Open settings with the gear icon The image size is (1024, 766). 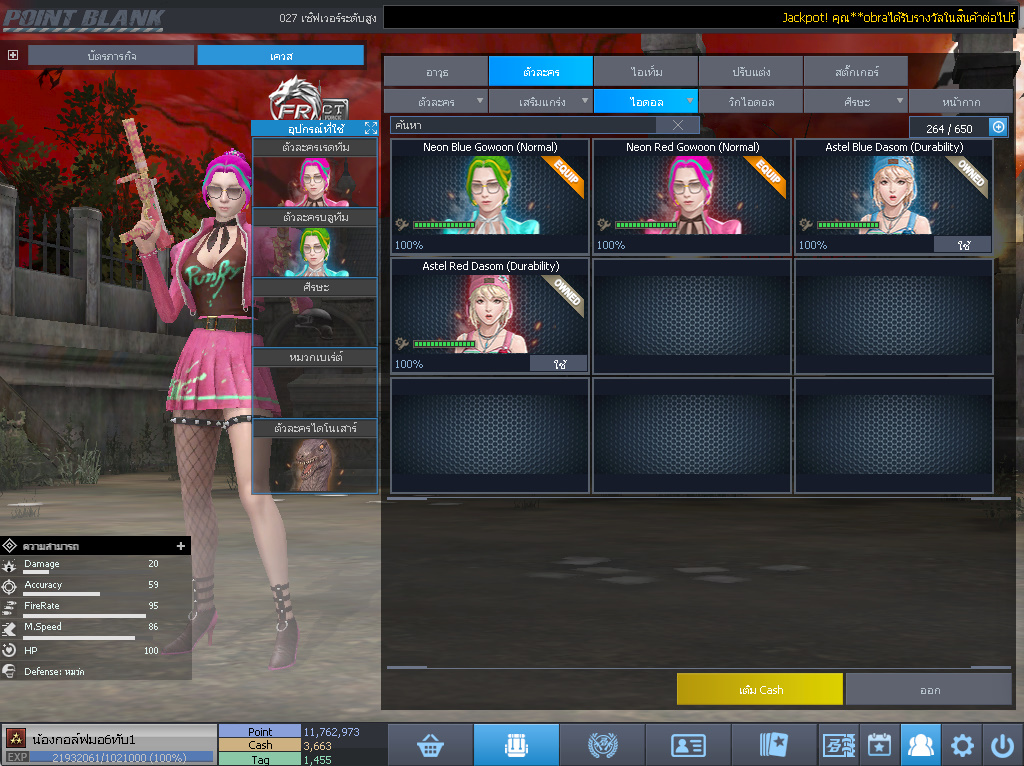coord(962,745)
